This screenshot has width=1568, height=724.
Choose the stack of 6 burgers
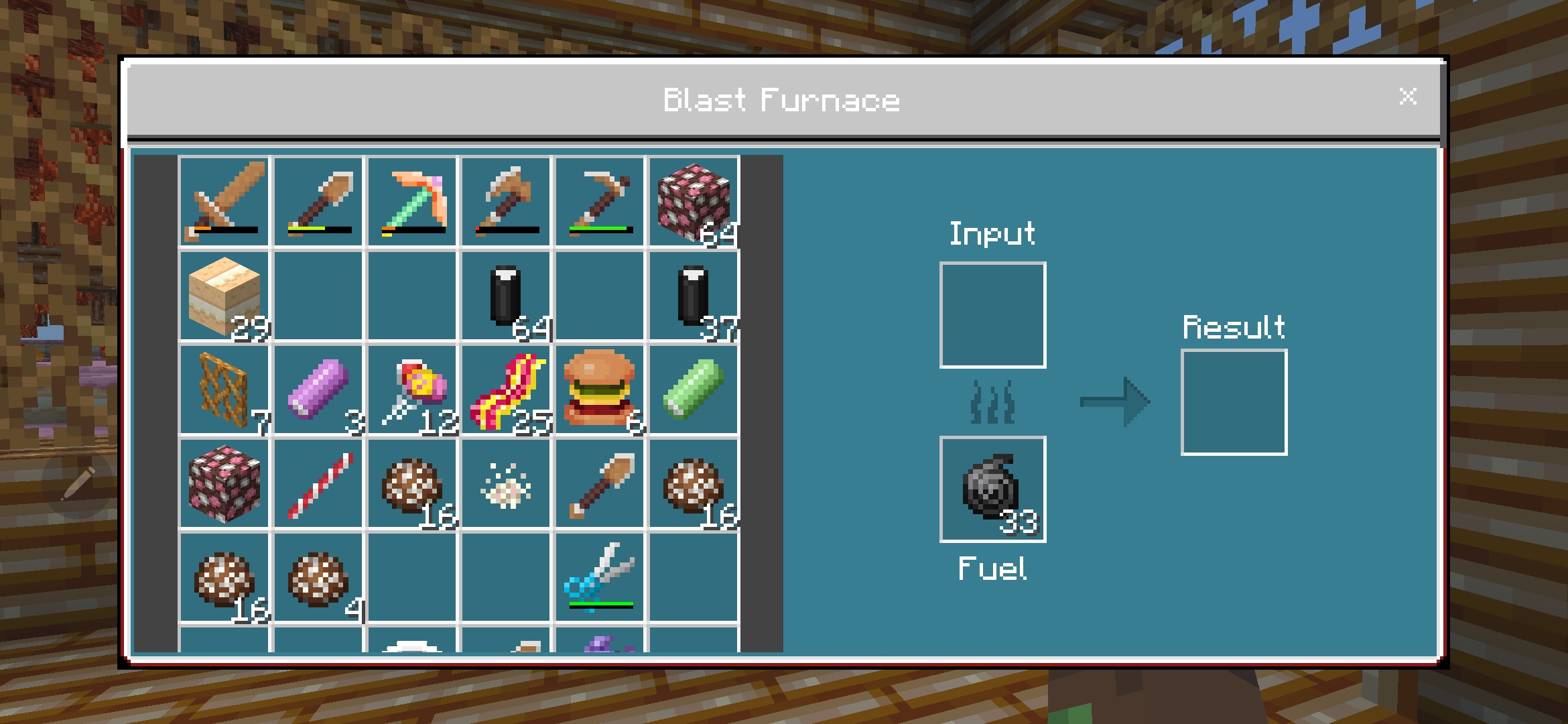[x=600, y=389]
